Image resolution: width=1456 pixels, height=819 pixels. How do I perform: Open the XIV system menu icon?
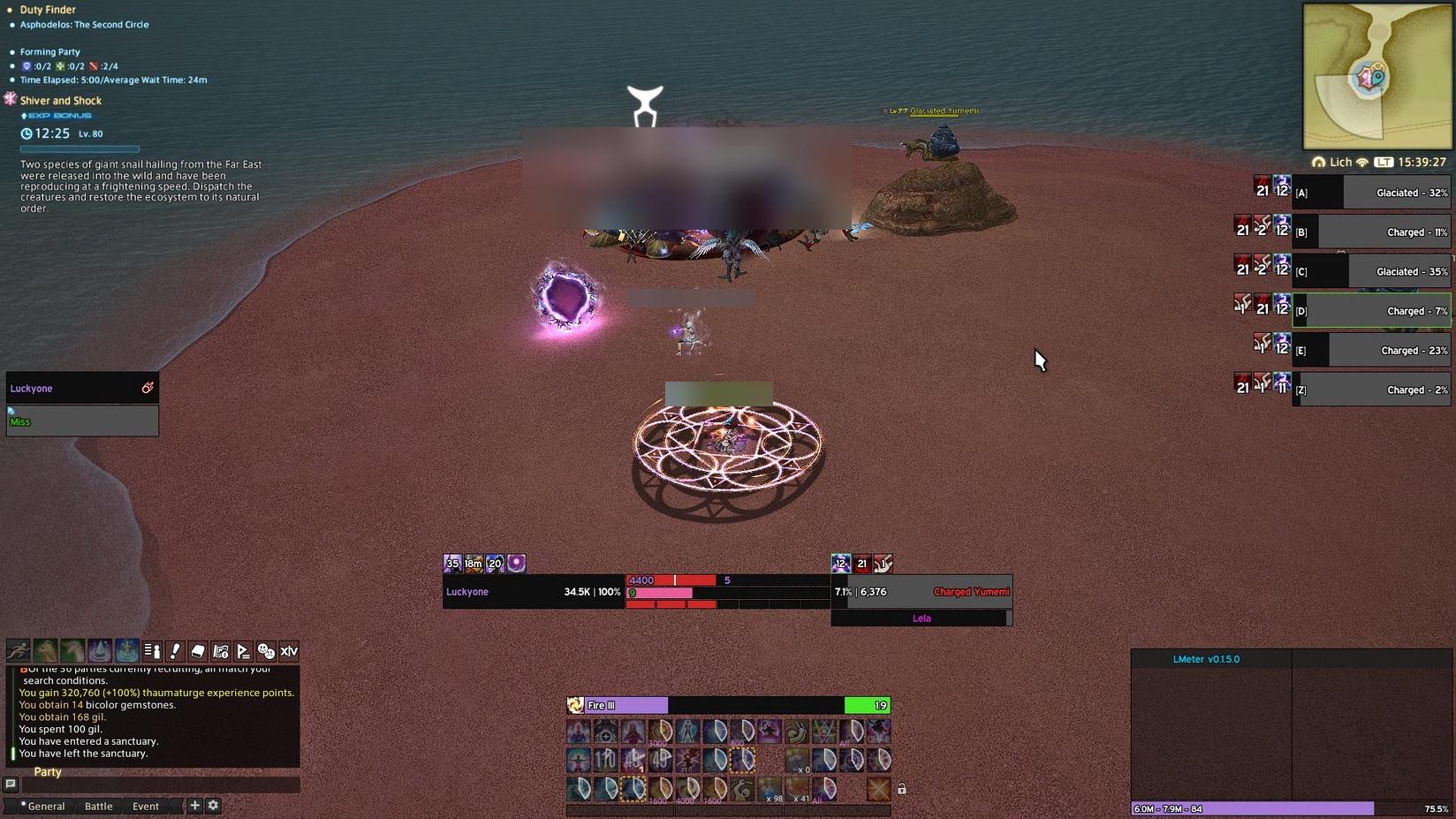coord(289,651)
